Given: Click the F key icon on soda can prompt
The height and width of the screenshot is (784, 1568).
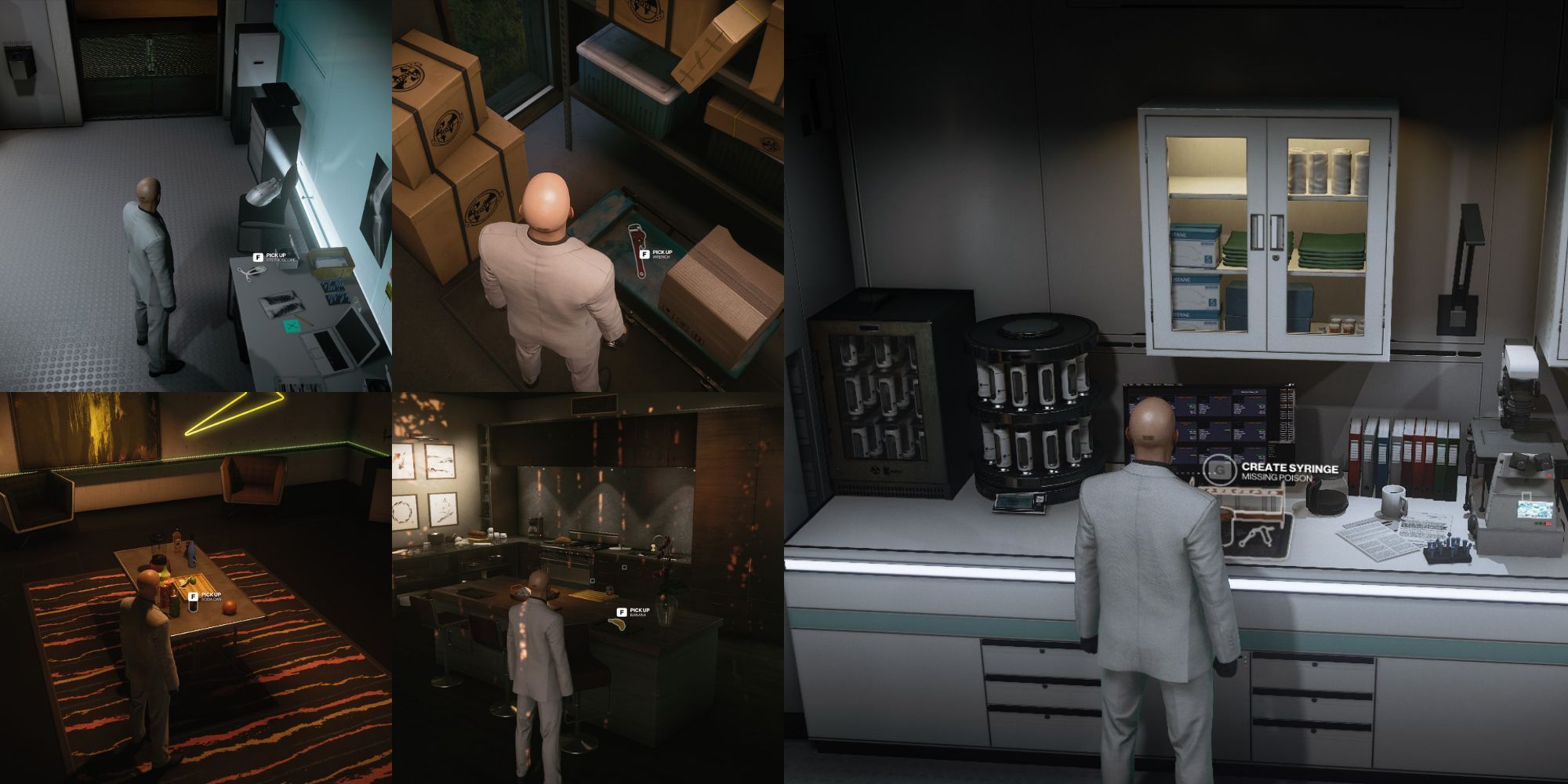Looking at the screenshot, I should [193, 596].
